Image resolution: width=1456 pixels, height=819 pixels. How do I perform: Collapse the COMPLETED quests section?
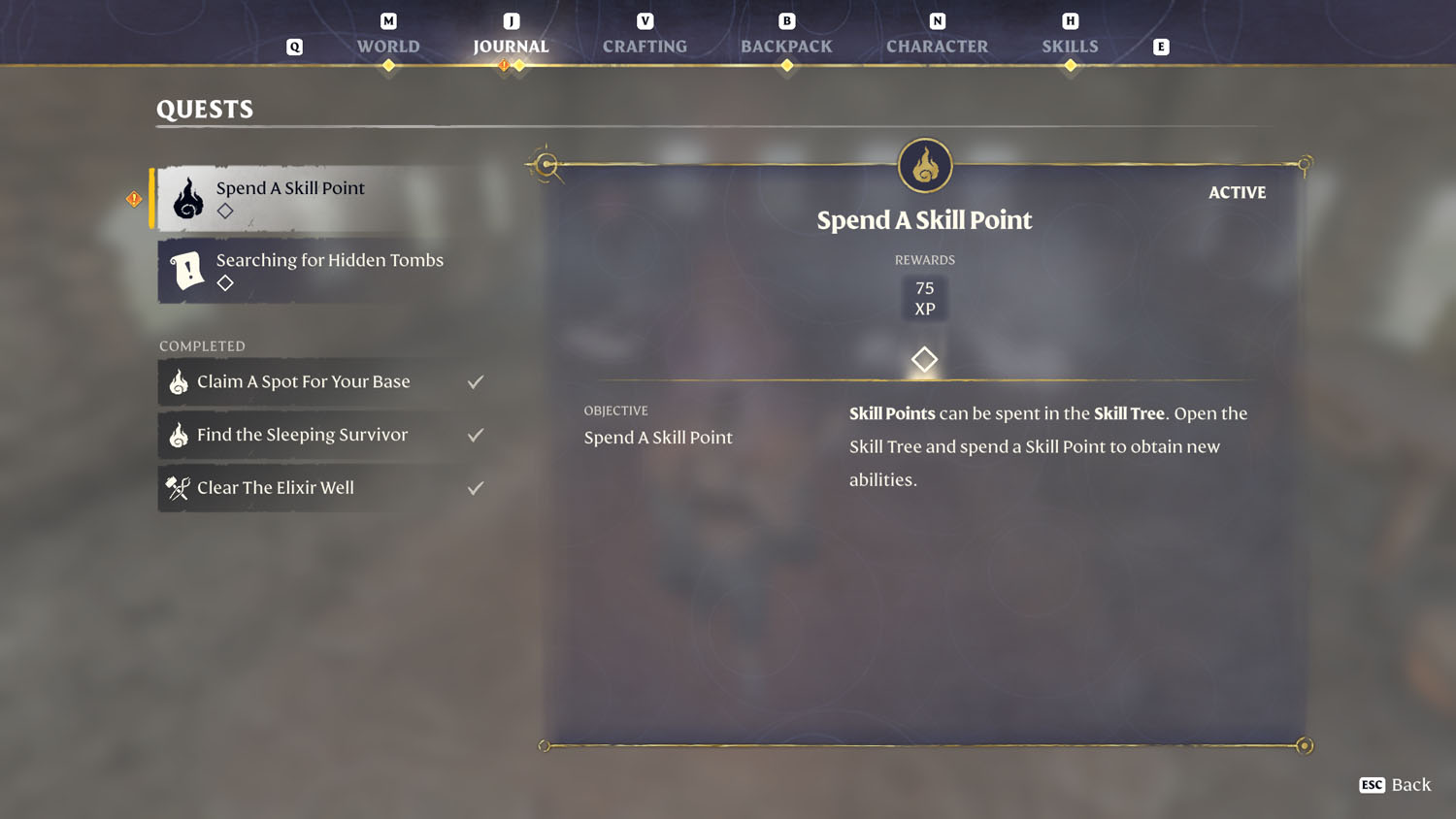(x=202, y=345)
